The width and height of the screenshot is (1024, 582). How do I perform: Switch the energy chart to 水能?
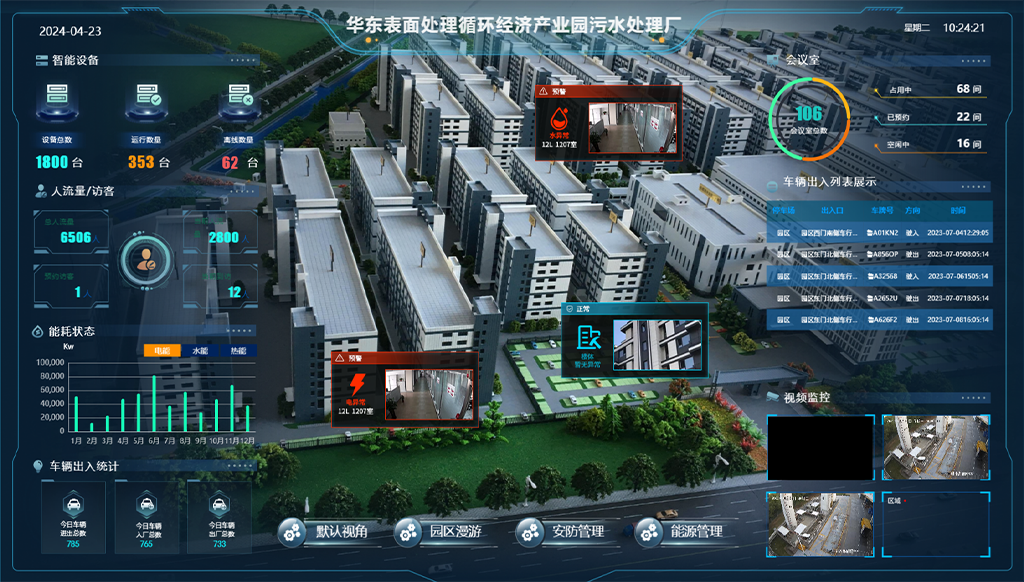(x=200, y=351)
